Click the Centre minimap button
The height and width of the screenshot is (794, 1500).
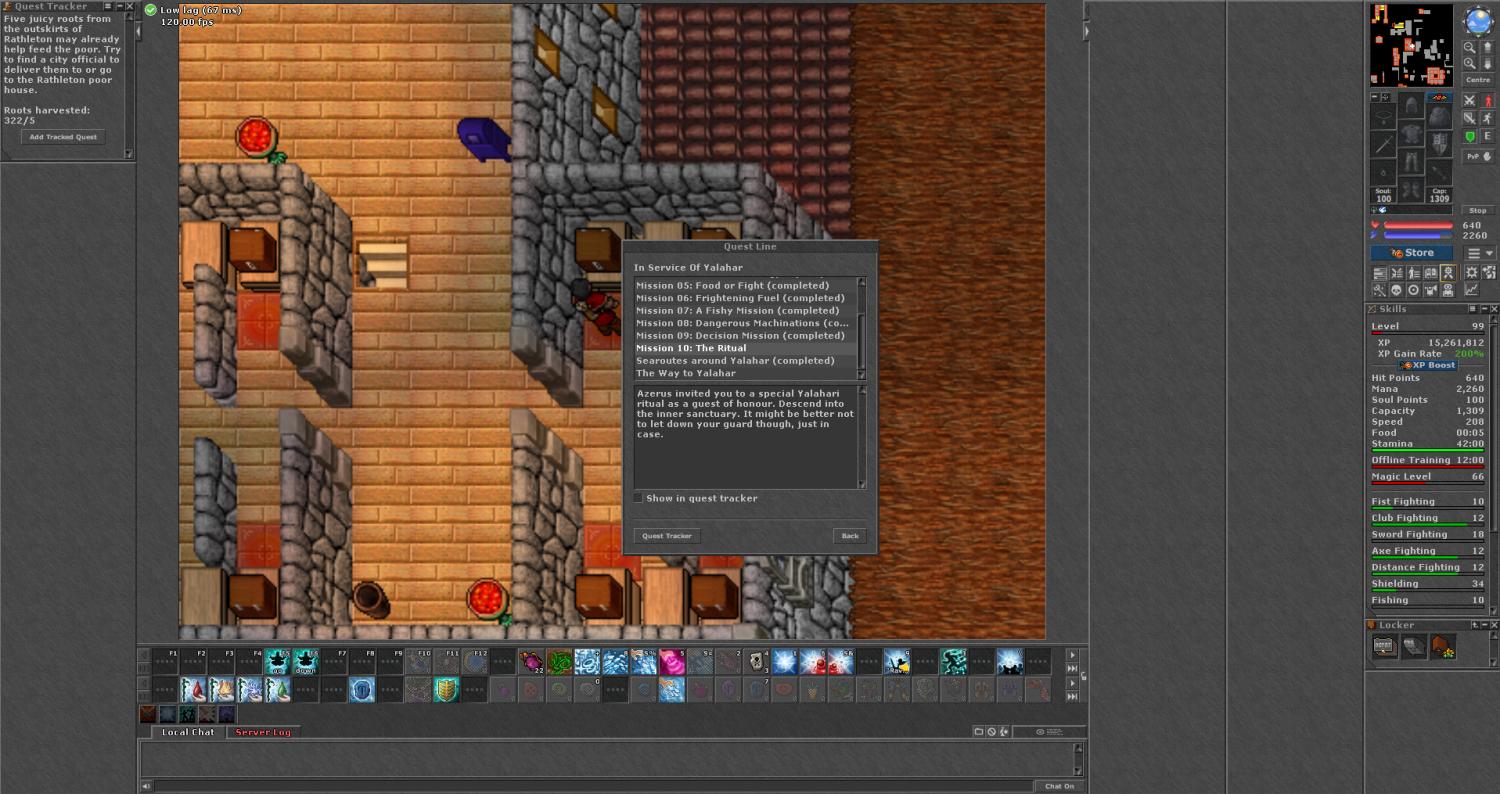point(1477,80)
